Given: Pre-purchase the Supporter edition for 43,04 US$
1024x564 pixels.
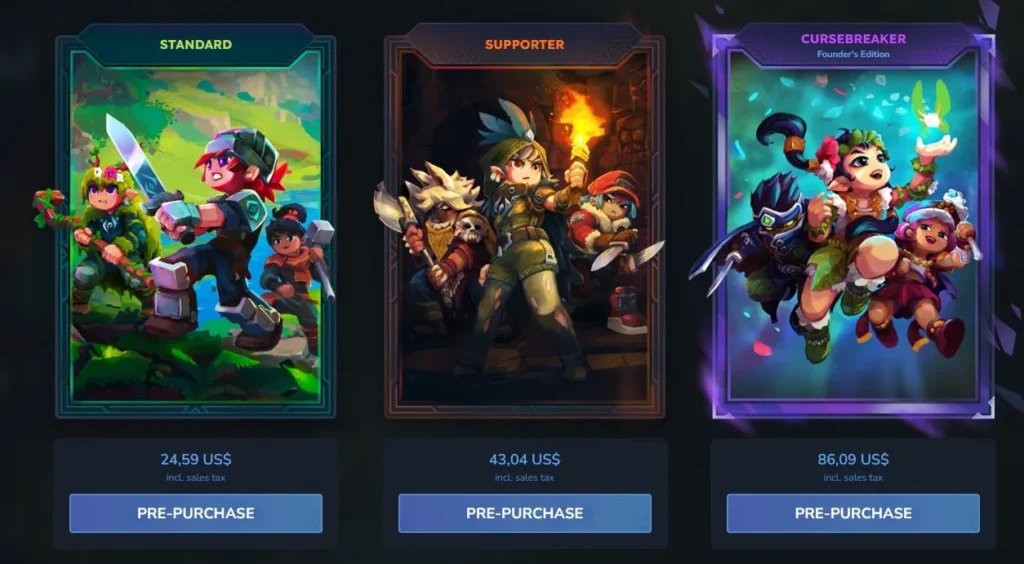Looking at the screenshot, I should click(524, 513).
